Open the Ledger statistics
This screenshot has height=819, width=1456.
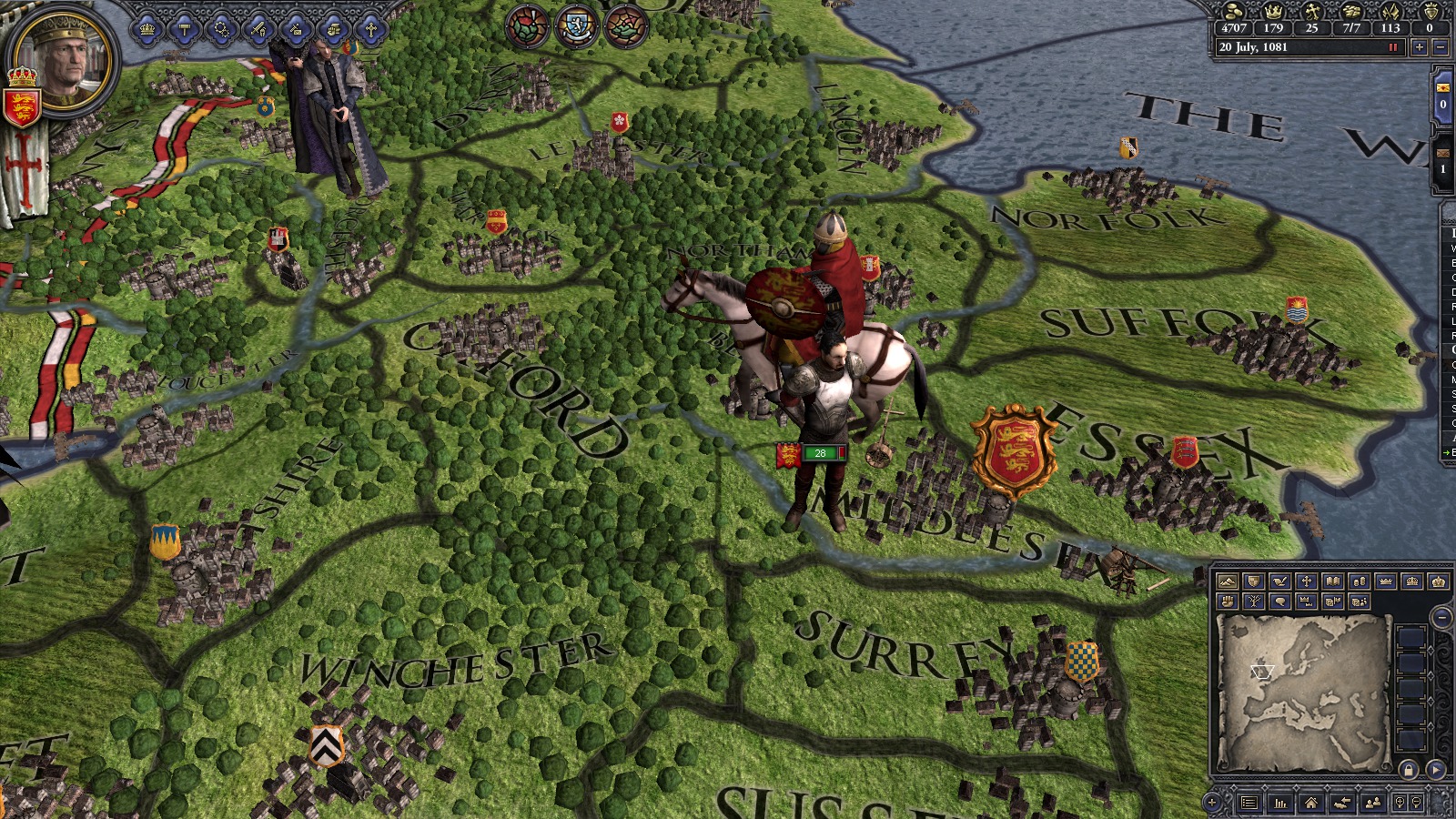coord(1279,803)
